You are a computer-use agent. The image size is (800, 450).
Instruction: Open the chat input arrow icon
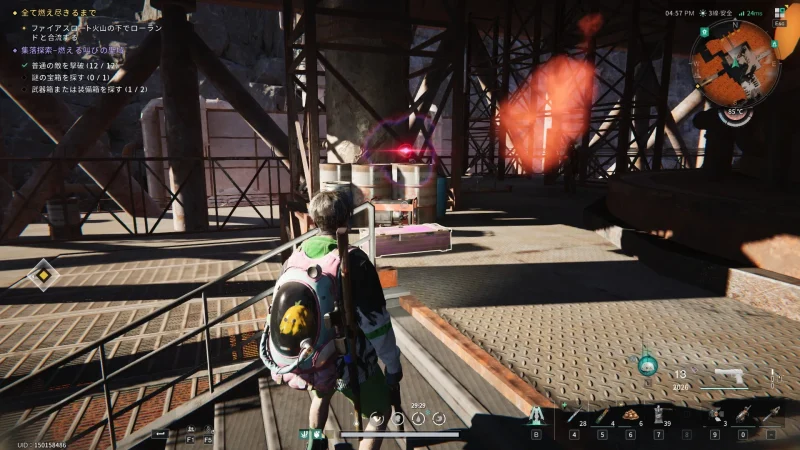[x=159, y=433]
